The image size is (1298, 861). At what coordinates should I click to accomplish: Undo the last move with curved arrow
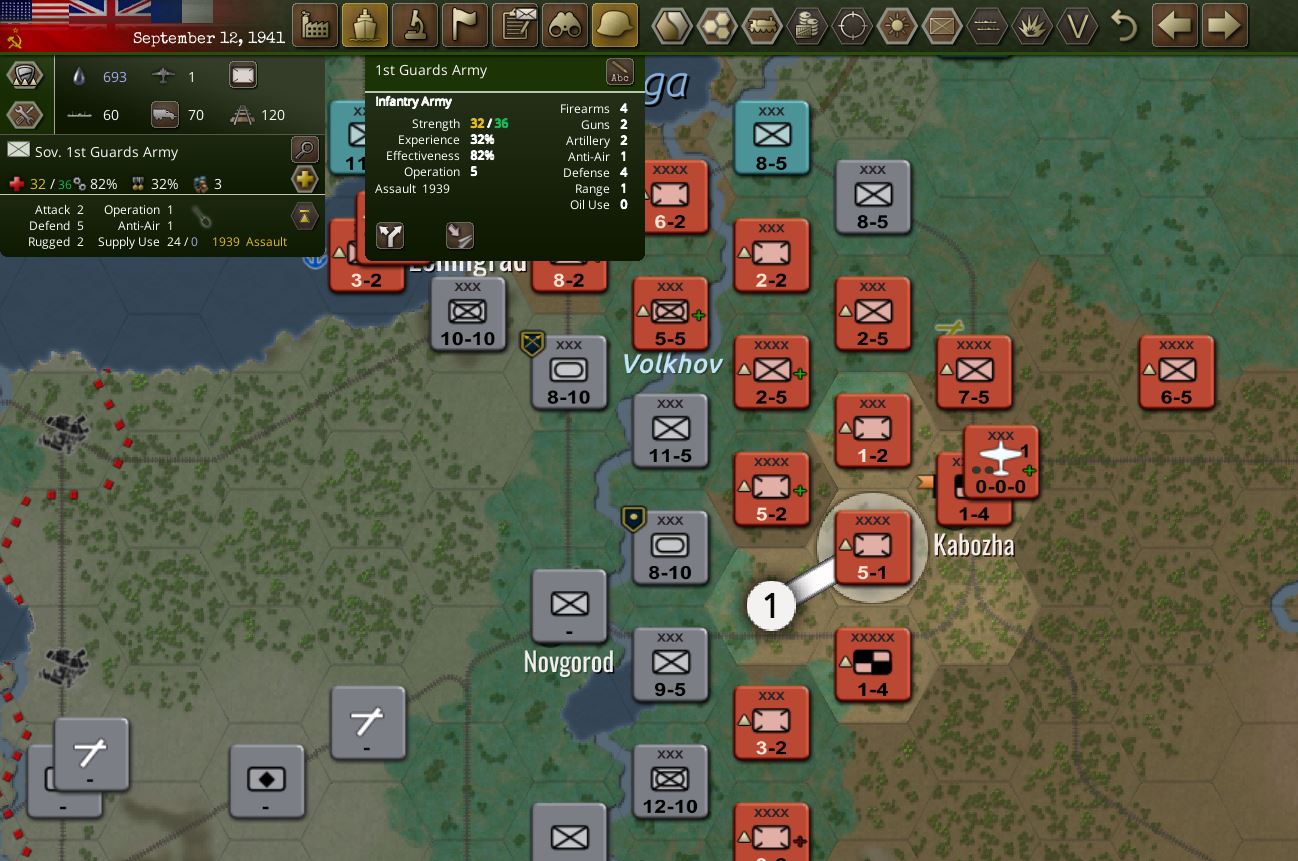click(1125, 26)
